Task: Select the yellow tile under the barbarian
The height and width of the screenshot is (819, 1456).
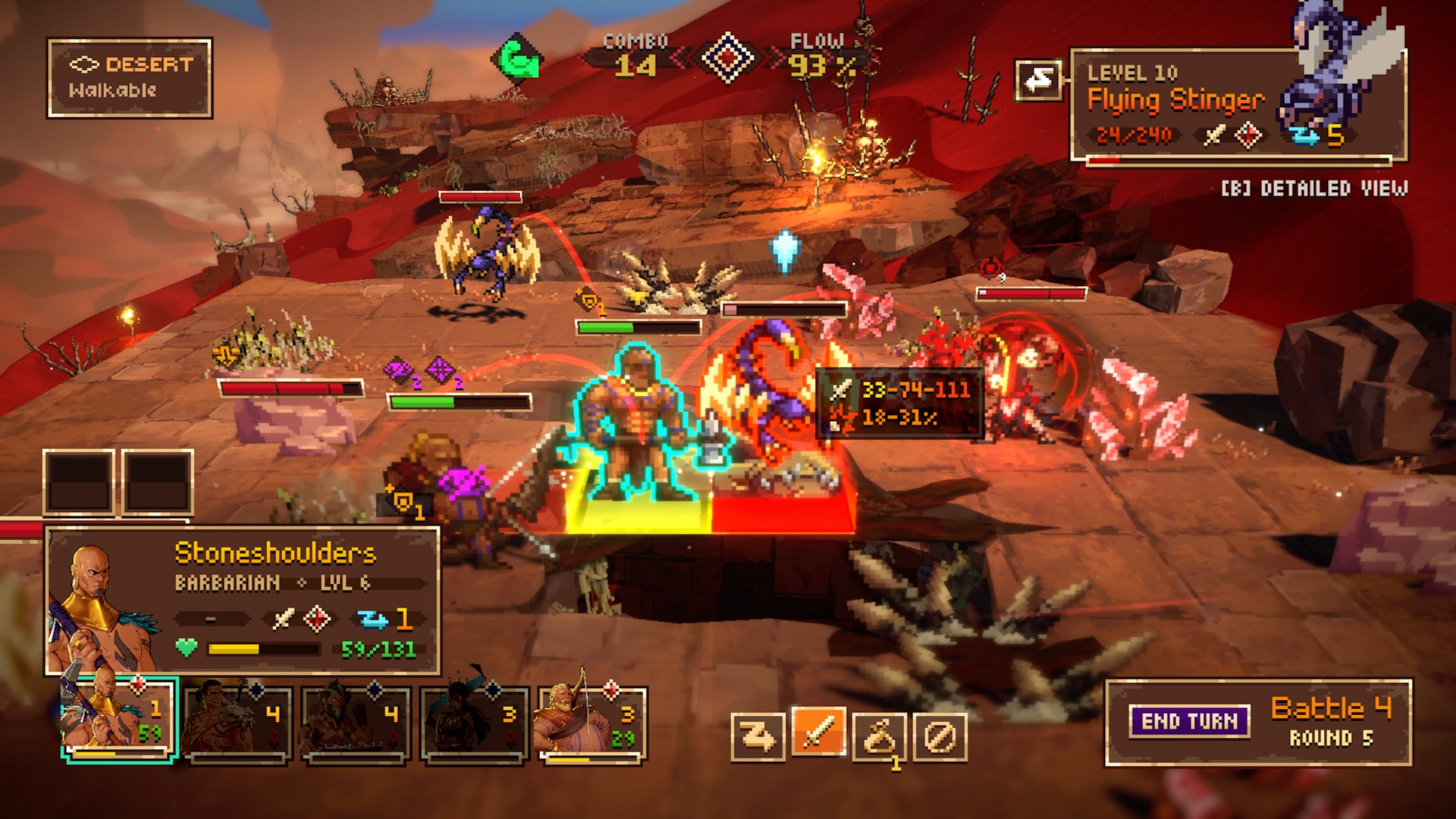Action: pos(637,510)
